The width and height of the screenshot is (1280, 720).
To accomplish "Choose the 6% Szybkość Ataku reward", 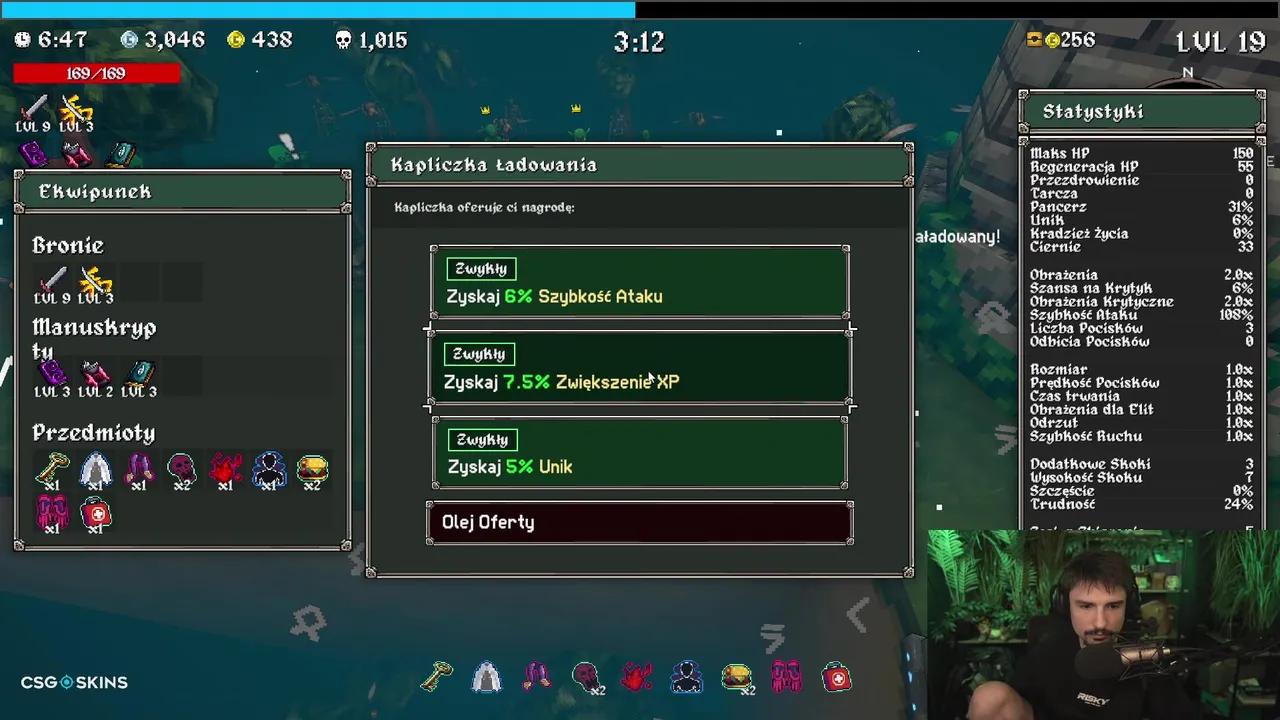I will pyautogui.click(x=640, y=283).
